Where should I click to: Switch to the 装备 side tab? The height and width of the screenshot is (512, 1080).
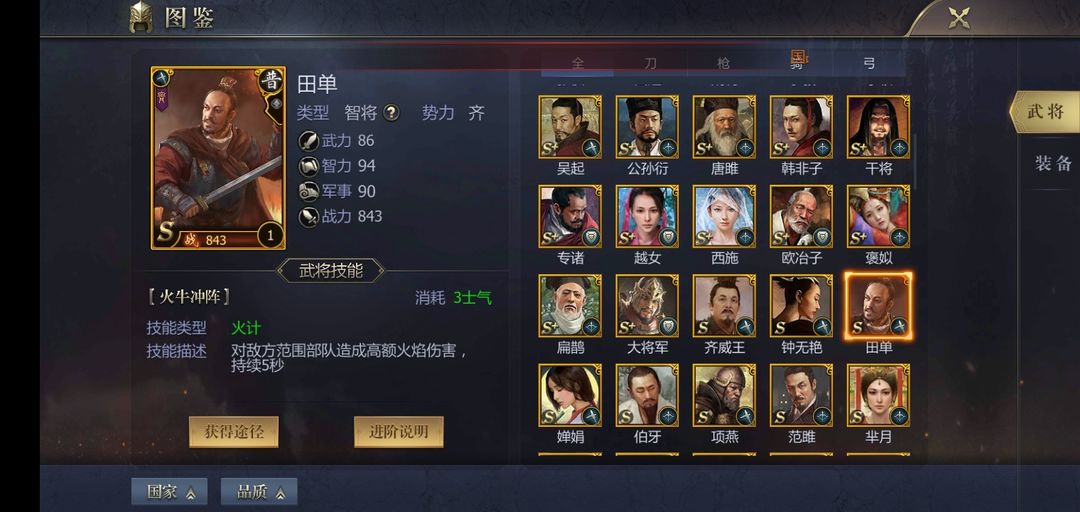click(1052, 163)
